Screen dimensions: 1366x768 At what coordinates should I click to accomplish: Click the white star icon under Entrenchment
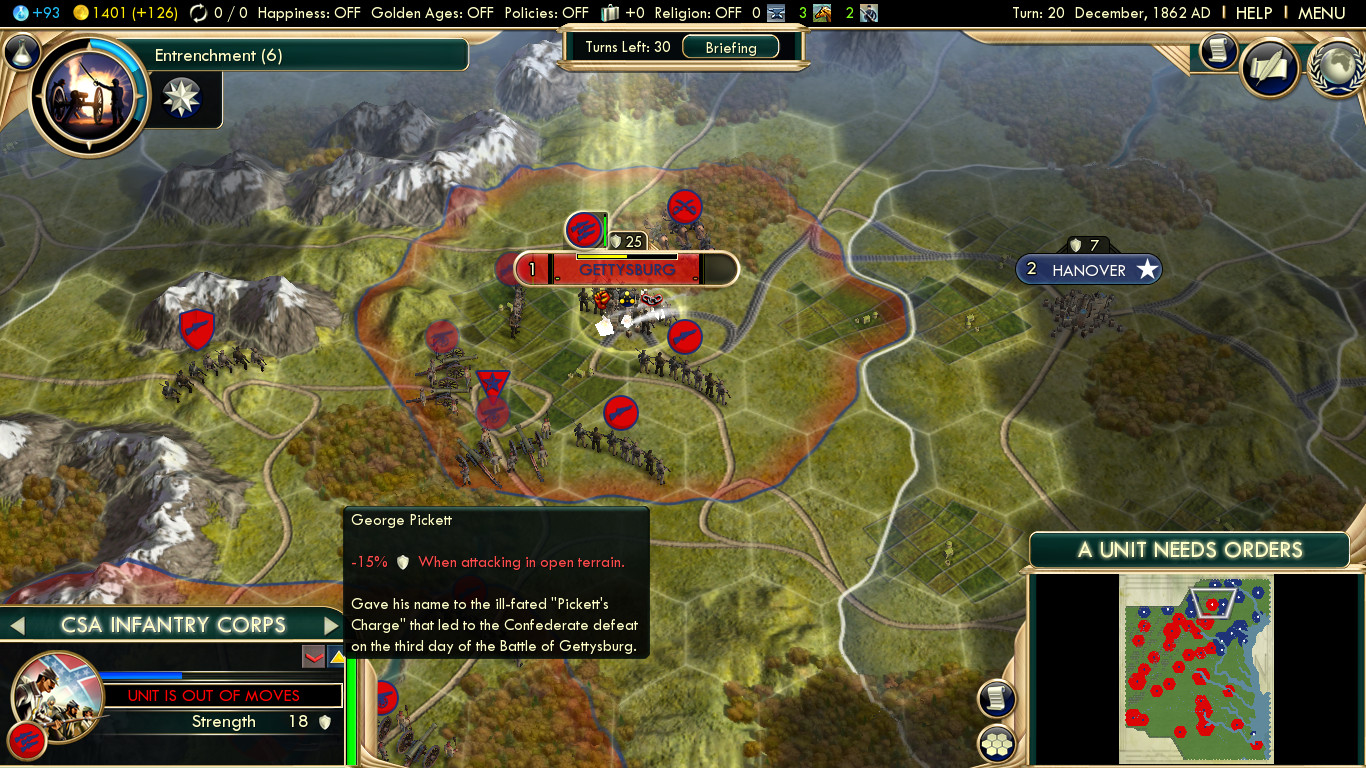(181, 98)
